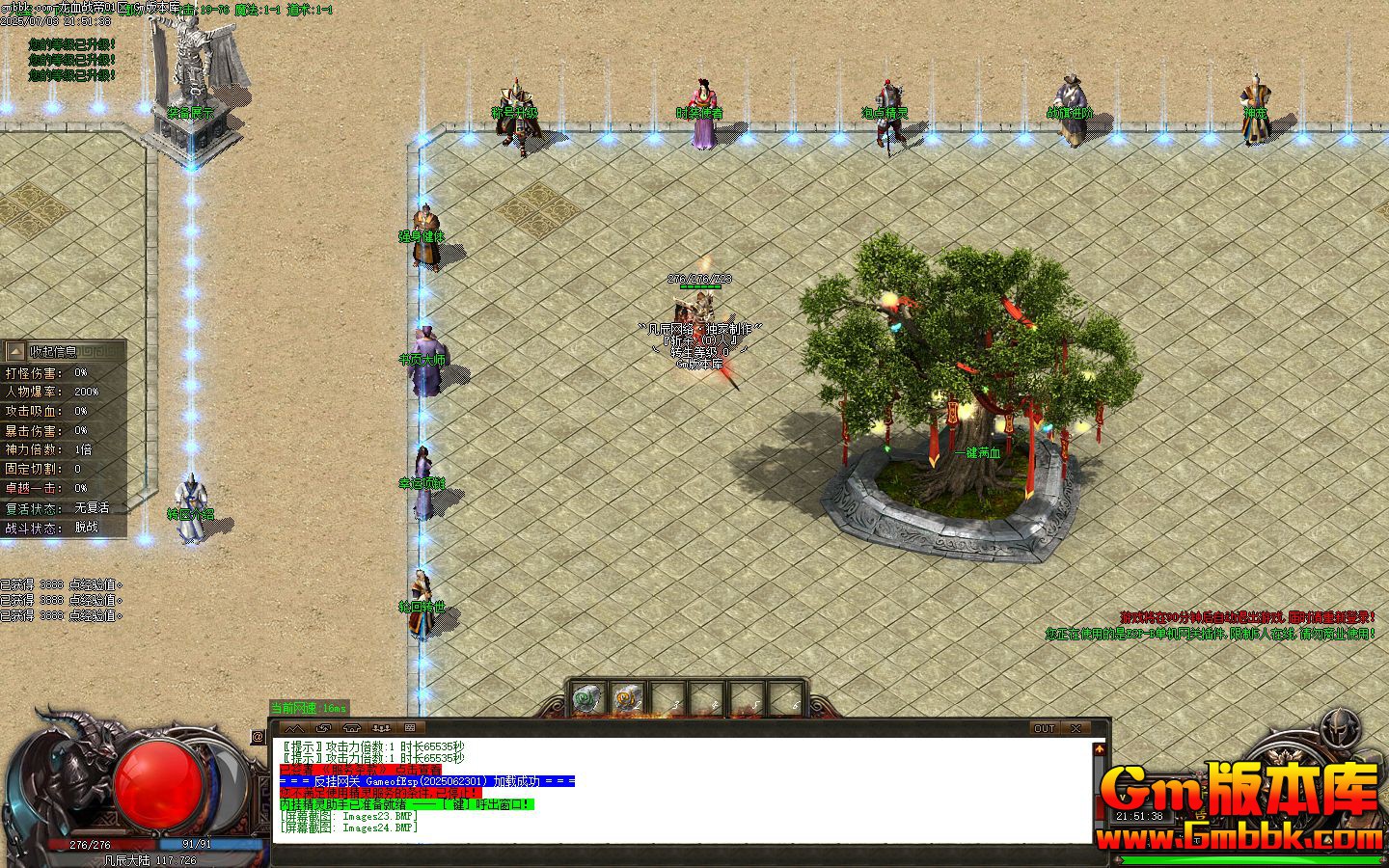The width and height of the screenshot is (1389, 868).
Task: Click the red highlighted 点击查看 chat message
Action: [359, 770]
